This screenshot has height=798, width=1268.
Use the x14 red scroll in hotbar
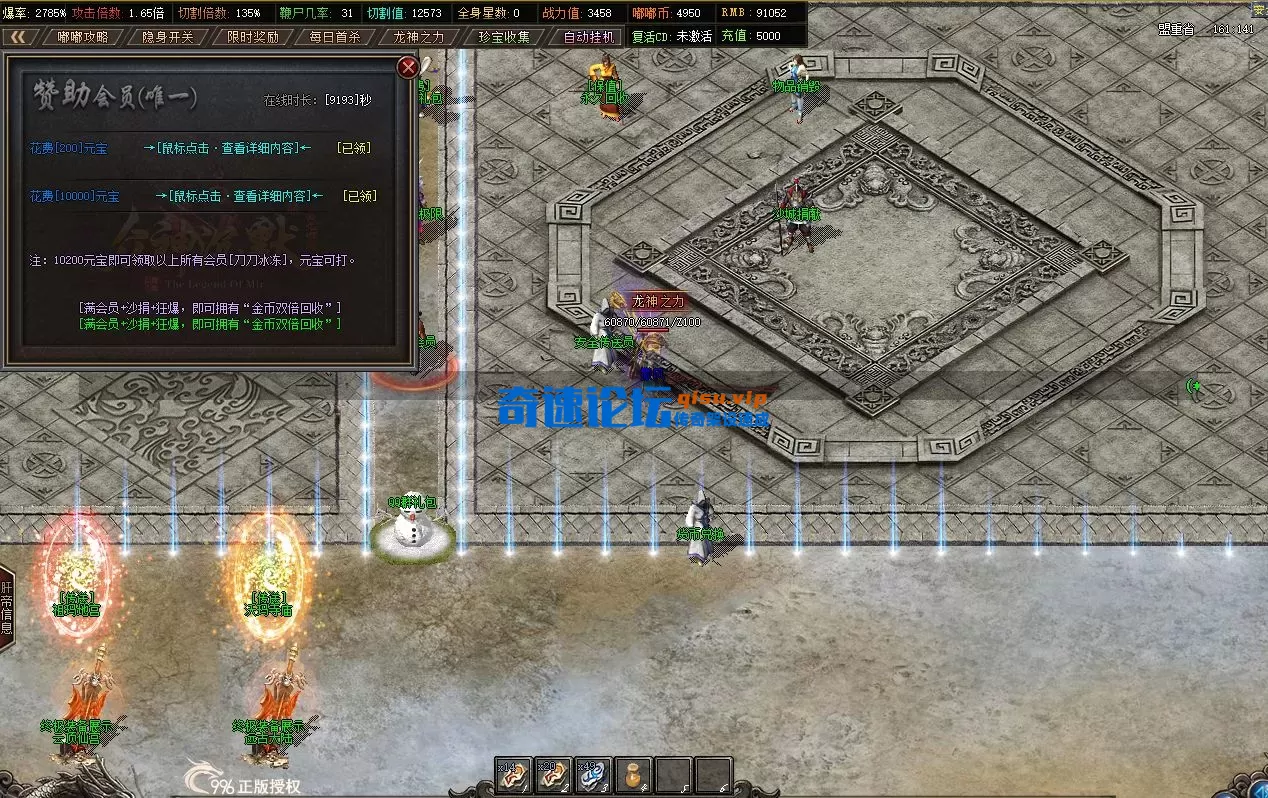click(513, 776)
